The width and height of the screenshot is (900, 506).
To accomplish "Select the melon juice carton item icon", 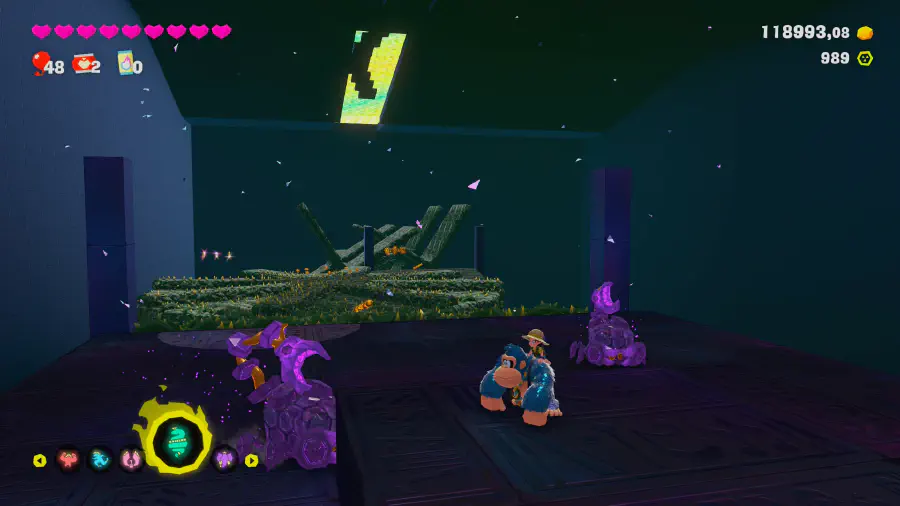I will [126, 64].
